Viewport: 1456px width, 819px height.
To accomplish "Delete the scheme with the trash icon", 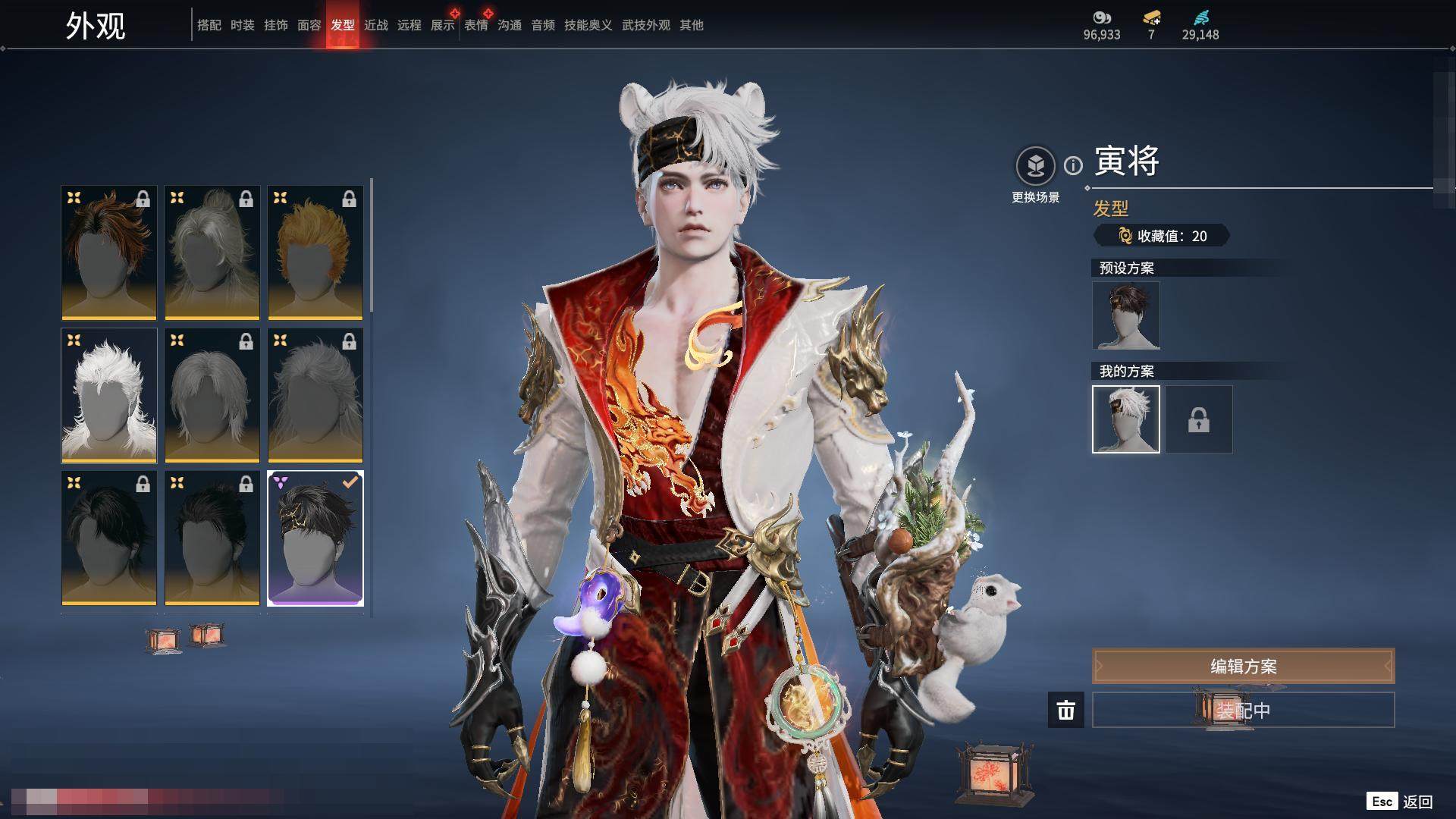I will pos(1065,710).
